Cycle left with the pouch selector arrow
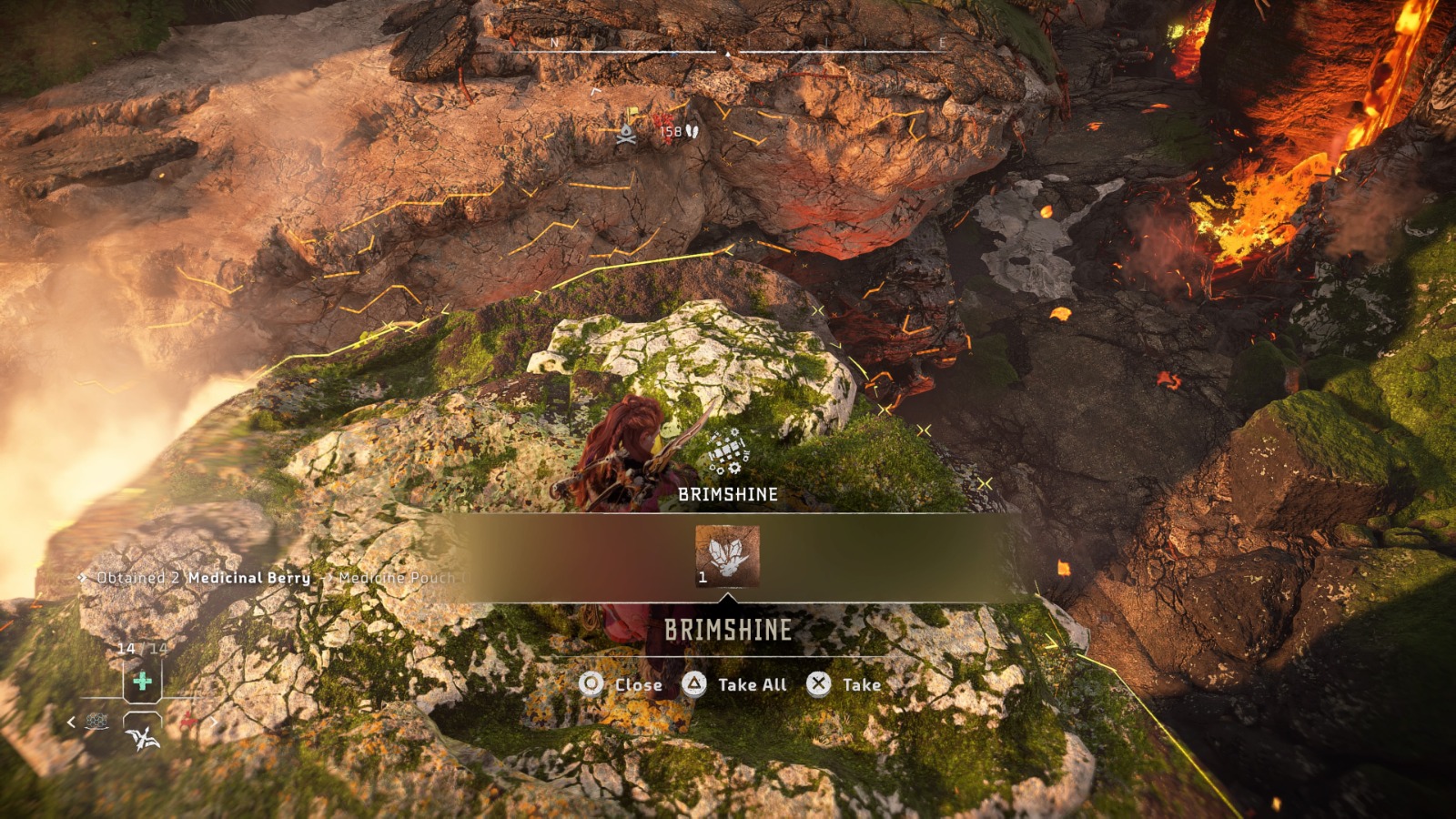1456x819 pixels. click(x=70, y=723)
